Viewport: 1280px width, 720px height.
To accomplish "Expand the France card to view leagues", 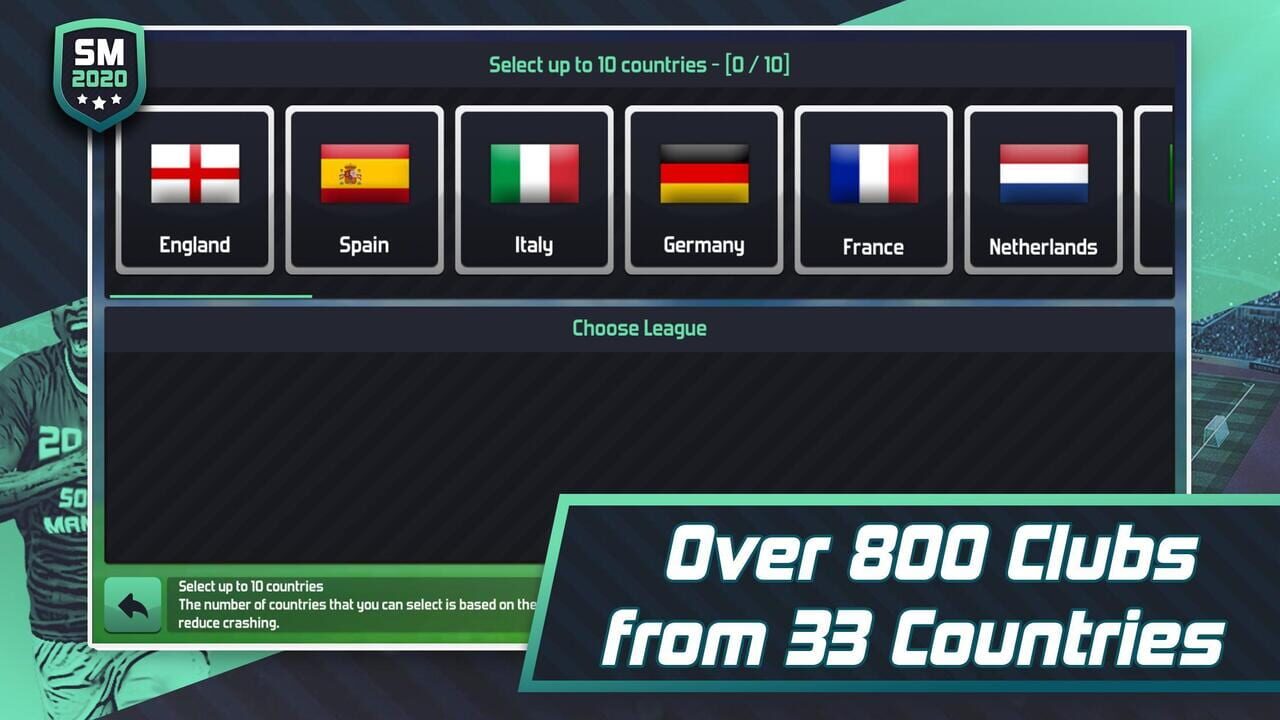I will tap(874, 190).
